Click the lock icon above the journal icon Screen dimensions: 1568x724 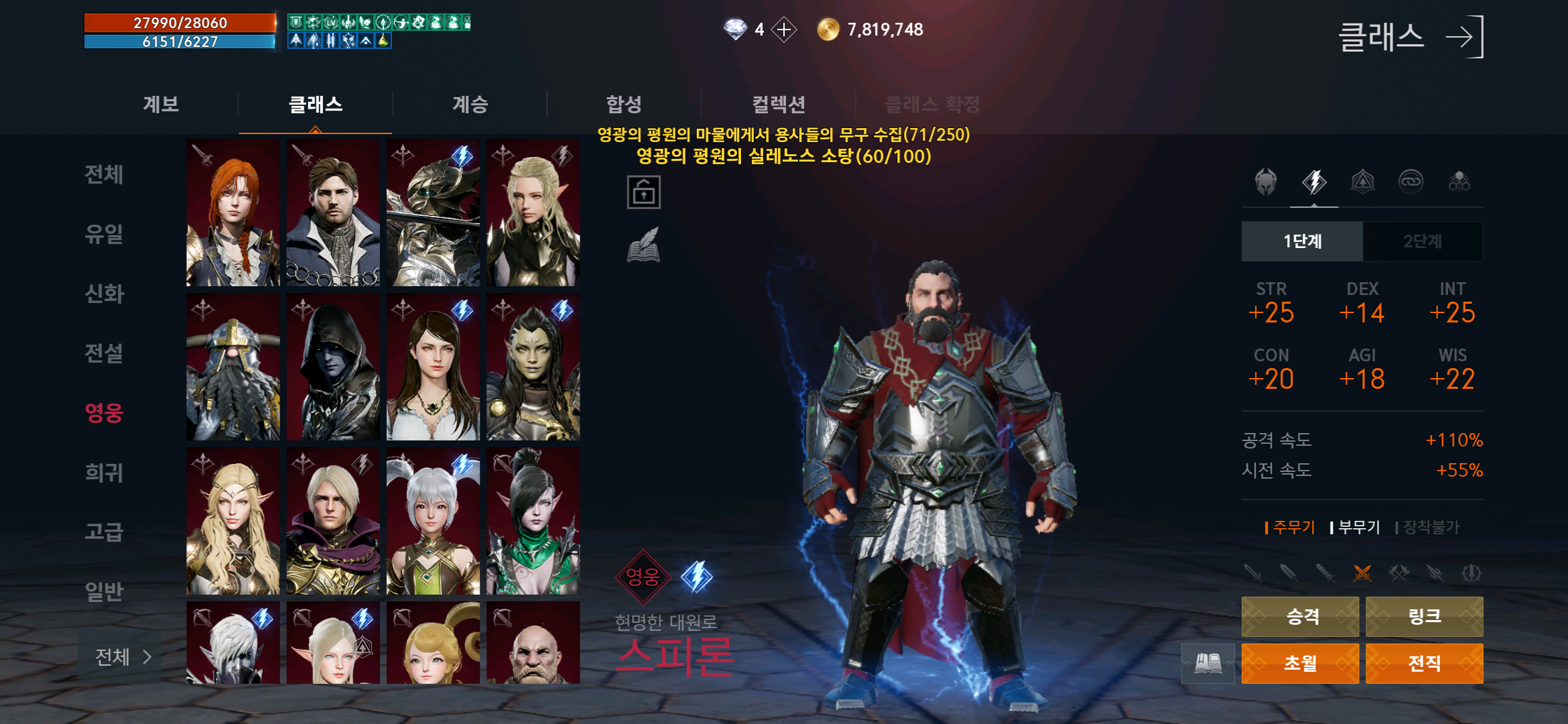pos(645,193)
